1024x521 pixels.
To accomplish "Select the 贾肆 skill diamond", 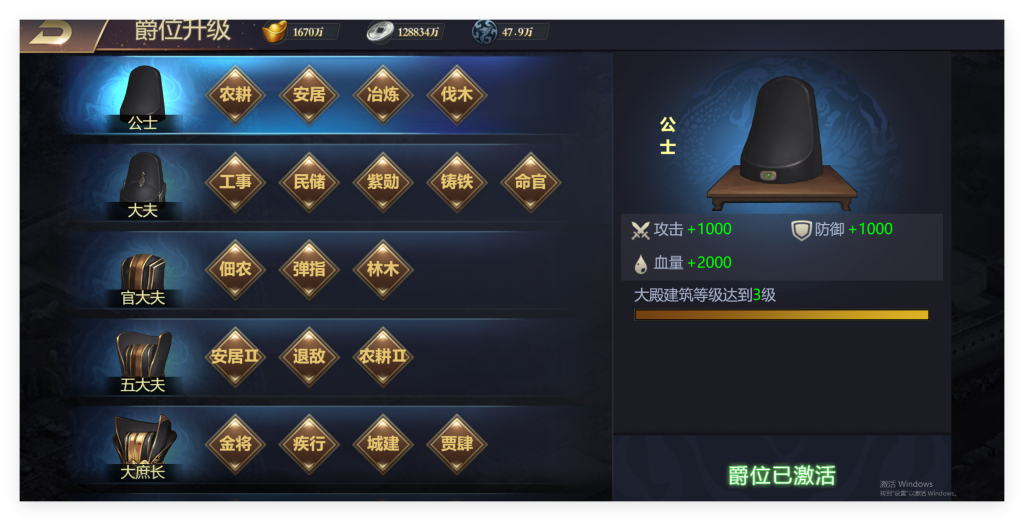I will (x=457, y=443).
